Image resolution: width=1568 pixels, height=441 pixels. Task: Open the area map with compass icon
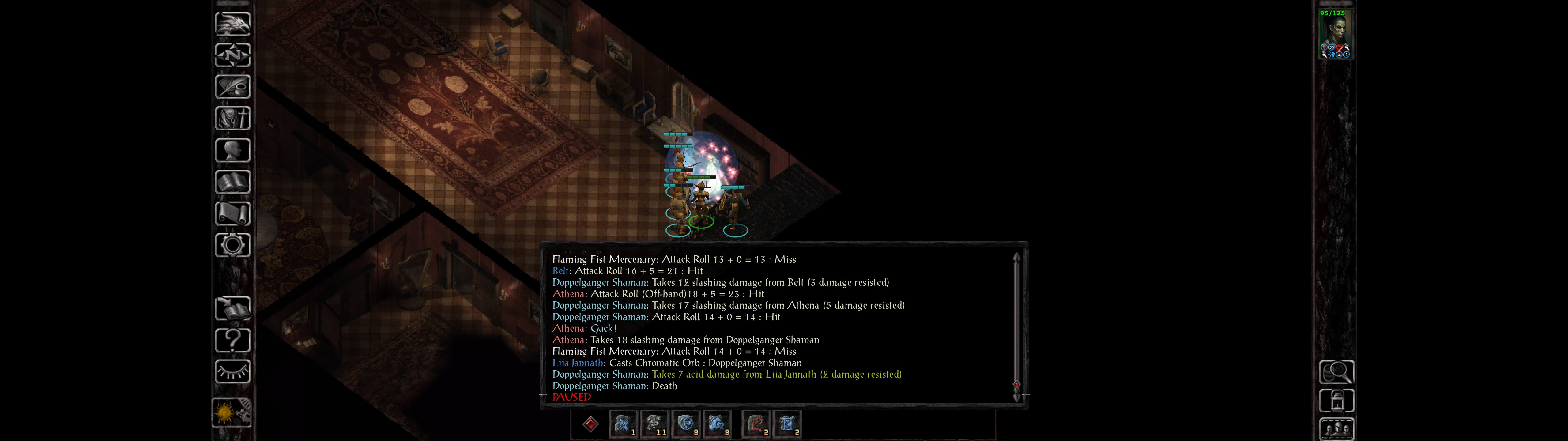coord(232,55)
